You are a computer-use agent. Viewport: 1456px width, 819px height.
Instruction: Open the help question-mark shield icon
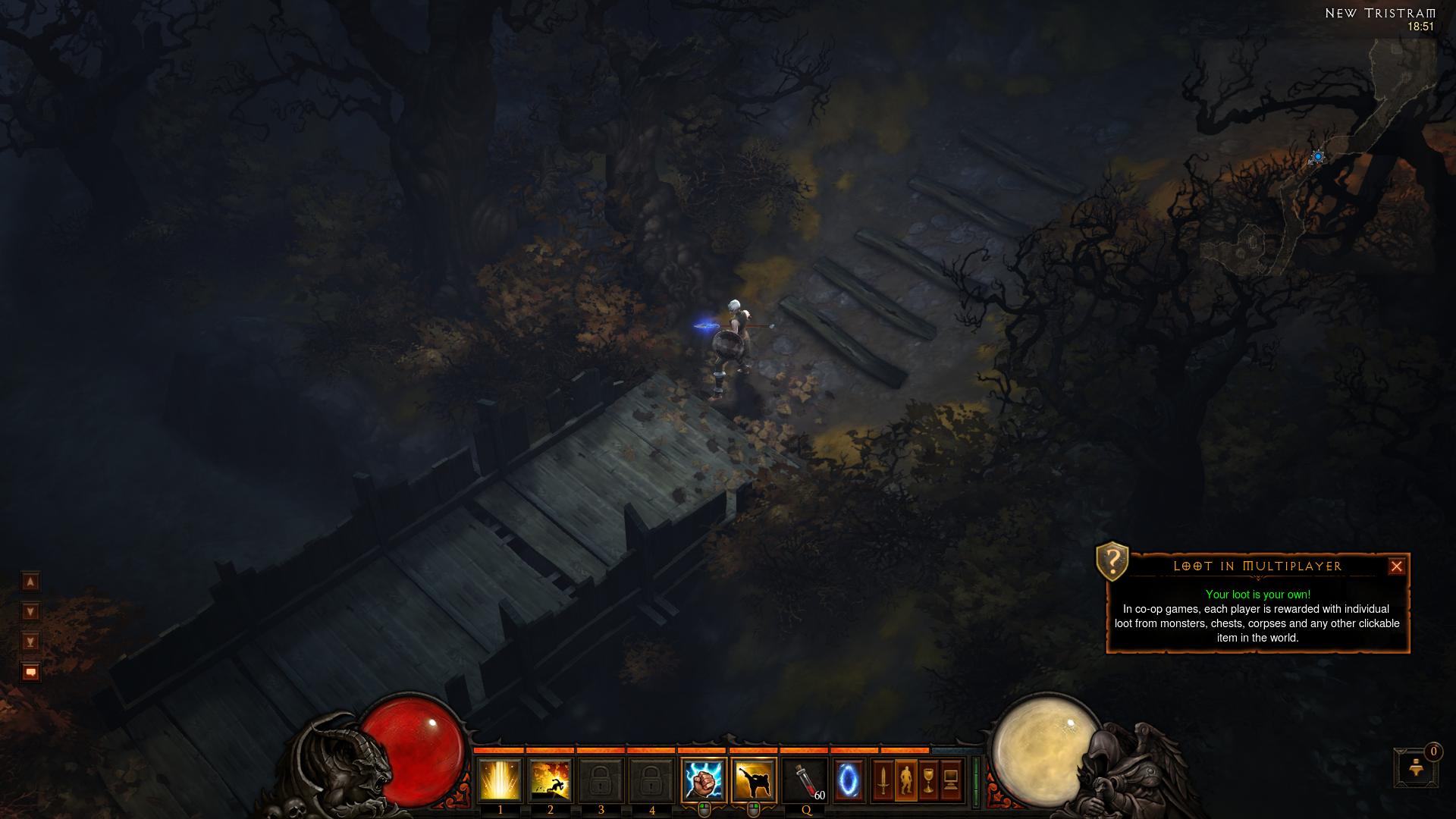[1112, 561]
